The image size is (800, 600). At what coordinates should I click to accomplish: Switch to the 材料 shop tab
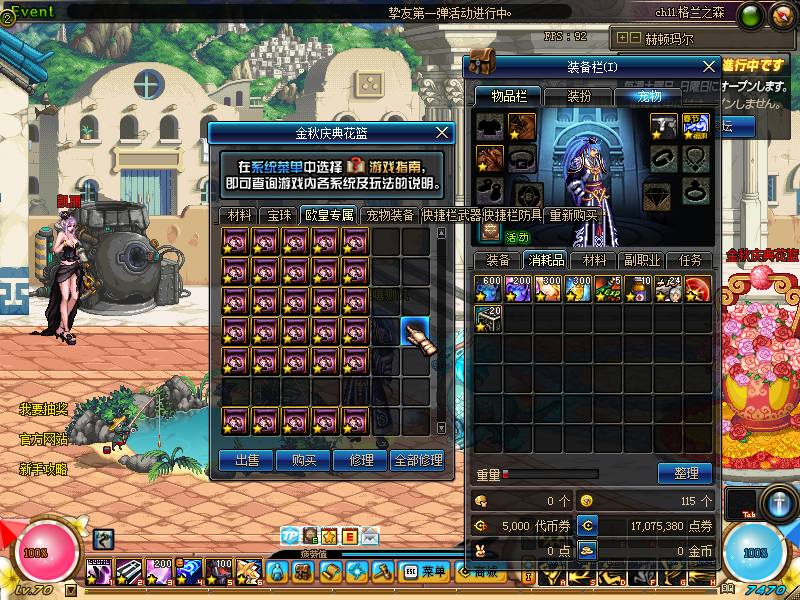coord(239,215)
